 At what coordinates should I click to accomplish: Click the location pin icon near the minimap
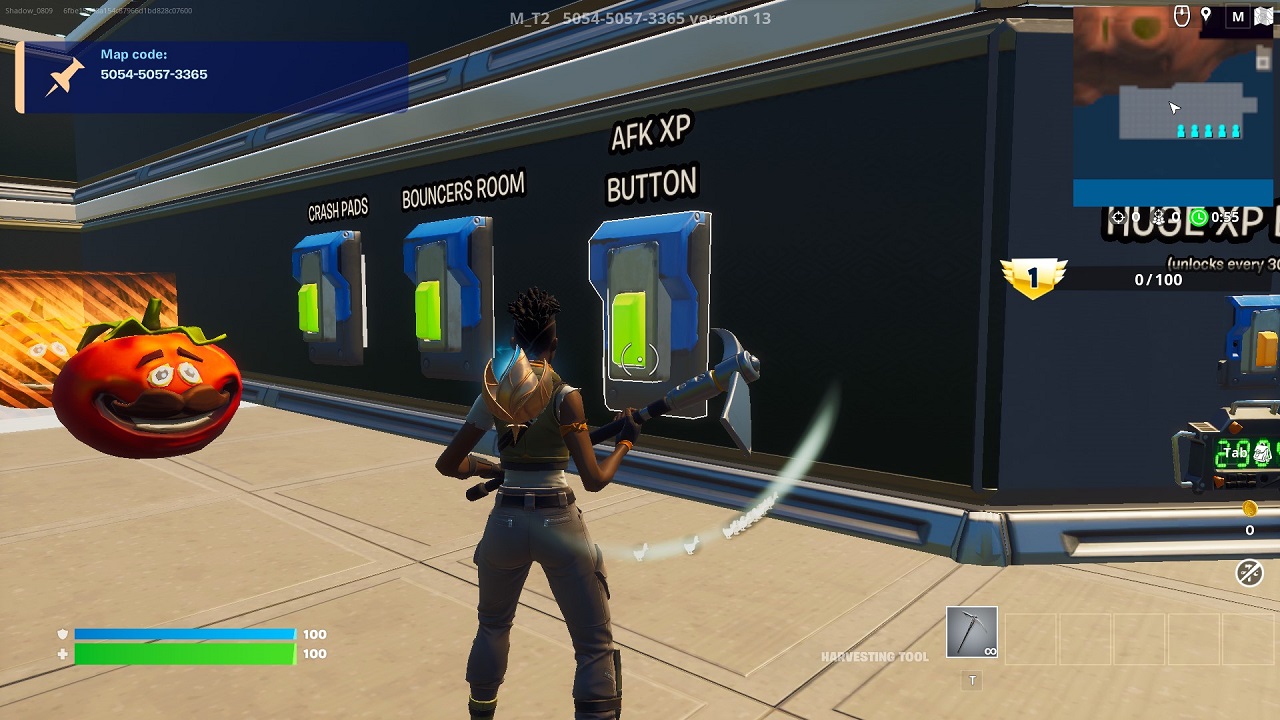click(x=1205, y=15)
